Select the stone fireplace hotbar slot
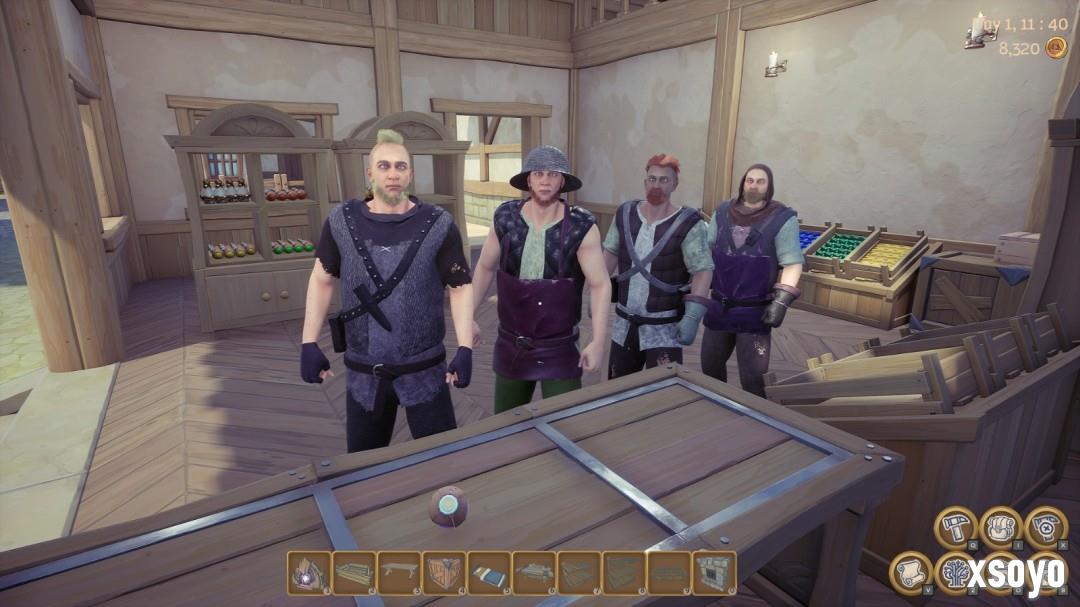This screenshot has height=607, width=1080. pyautogui.click(x=714, y=573)
